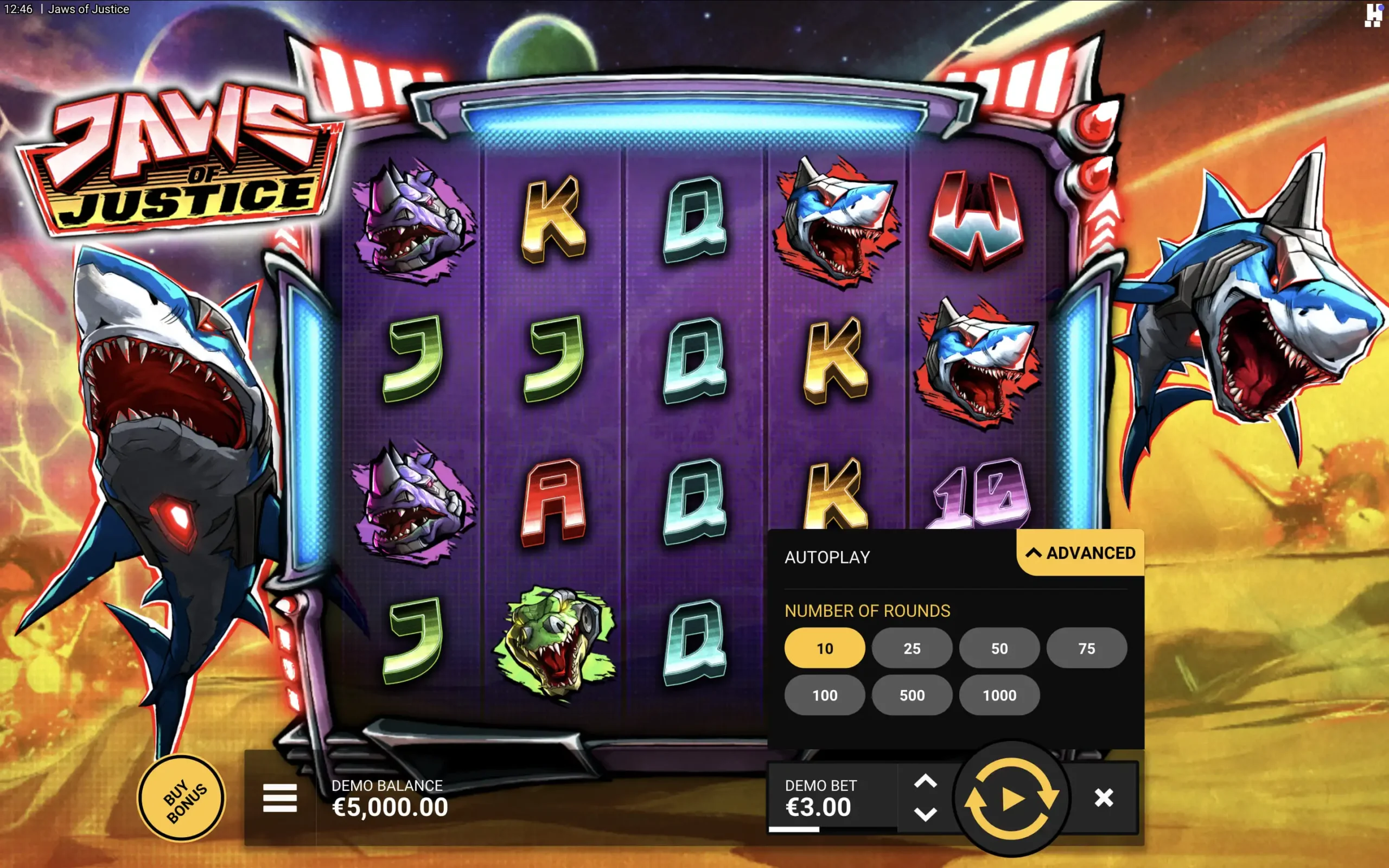Decrease the demo bet amount
The width and height of the screenshot is (1389, 868).
click(925, 815)
